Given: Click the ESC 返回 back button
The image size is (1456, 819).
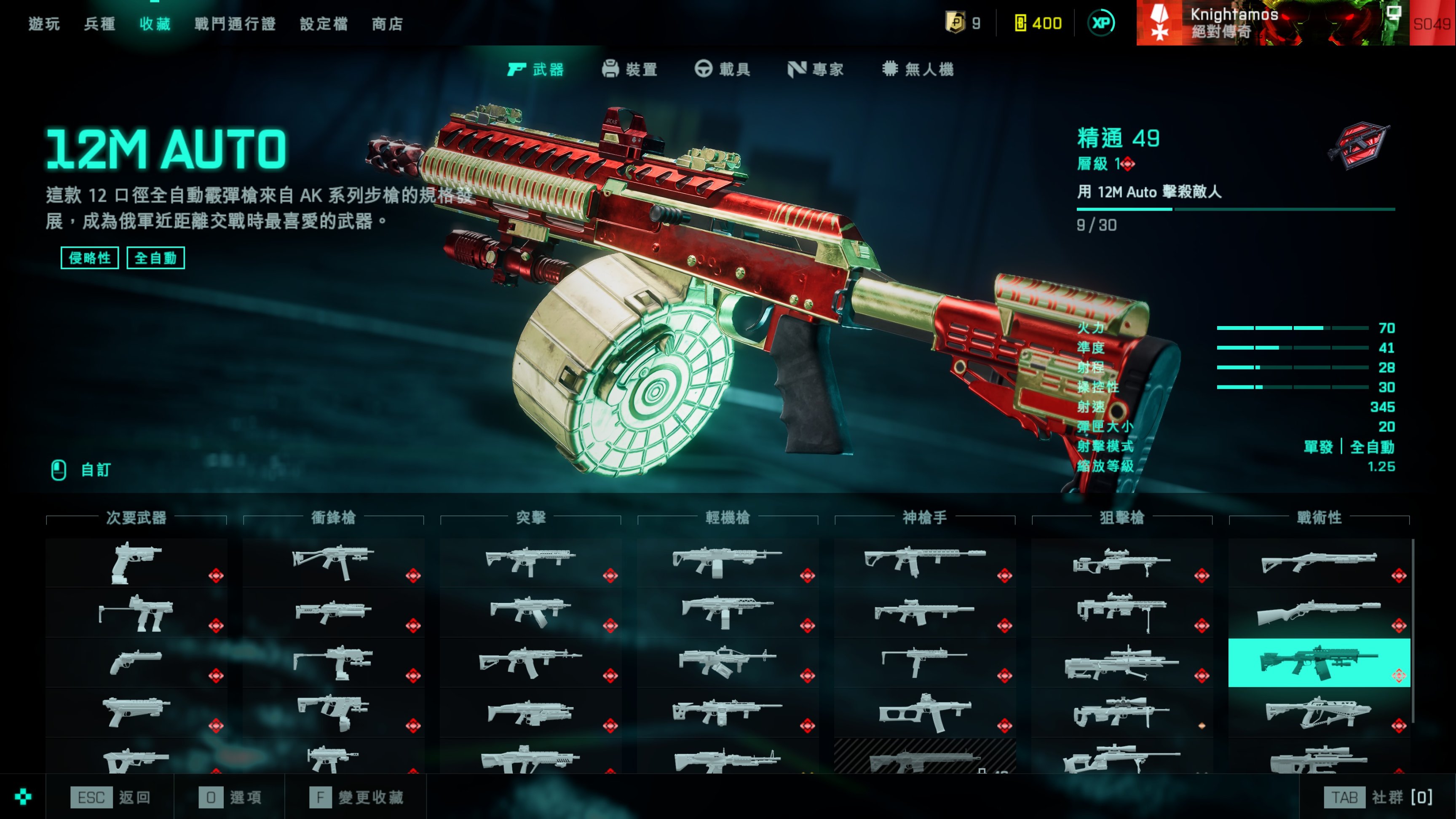Looking at the screenshot, I should pyautogui.click(x=110, y=798).
